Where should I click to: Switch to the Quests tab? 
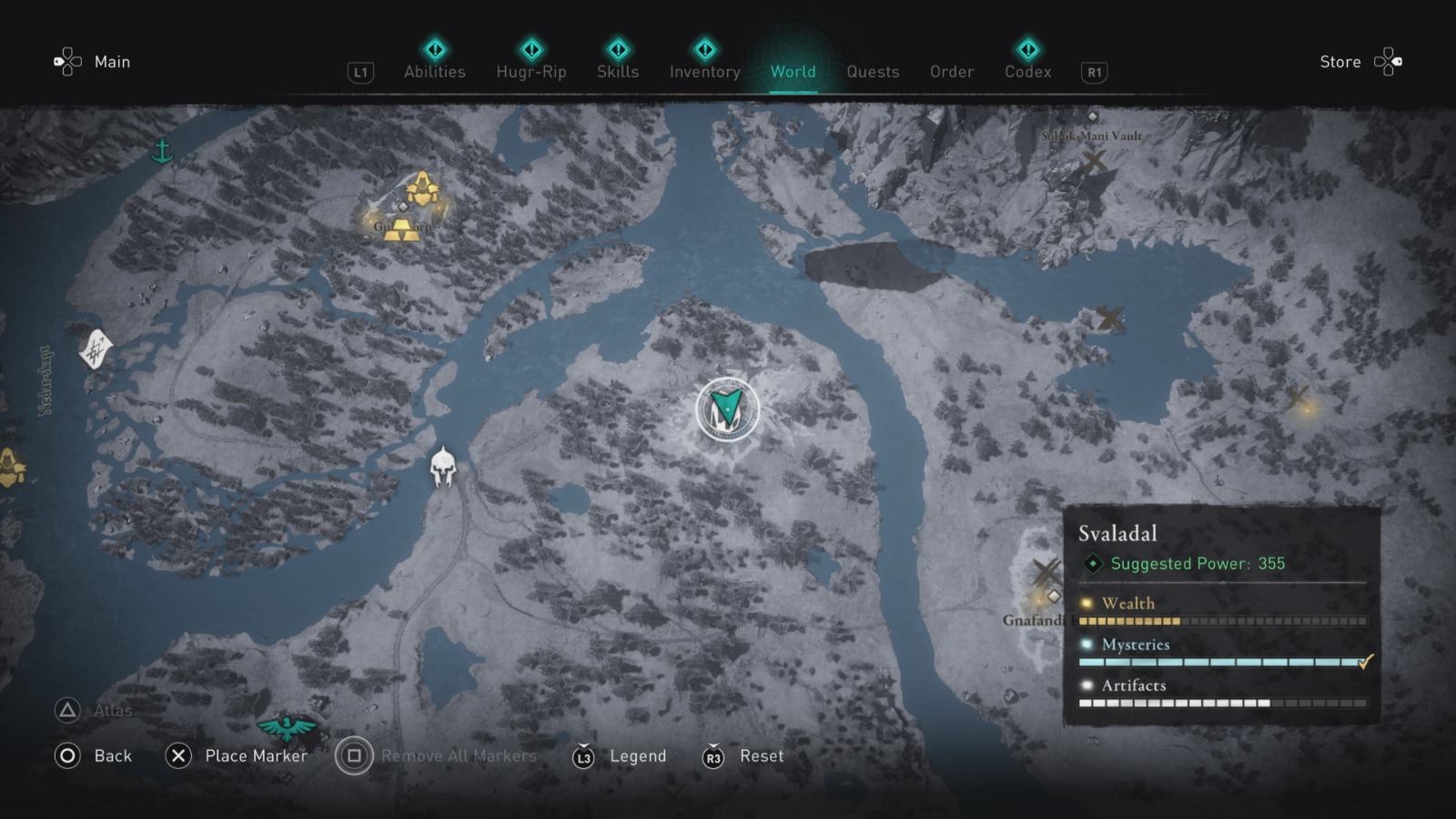tap(872, 72)
